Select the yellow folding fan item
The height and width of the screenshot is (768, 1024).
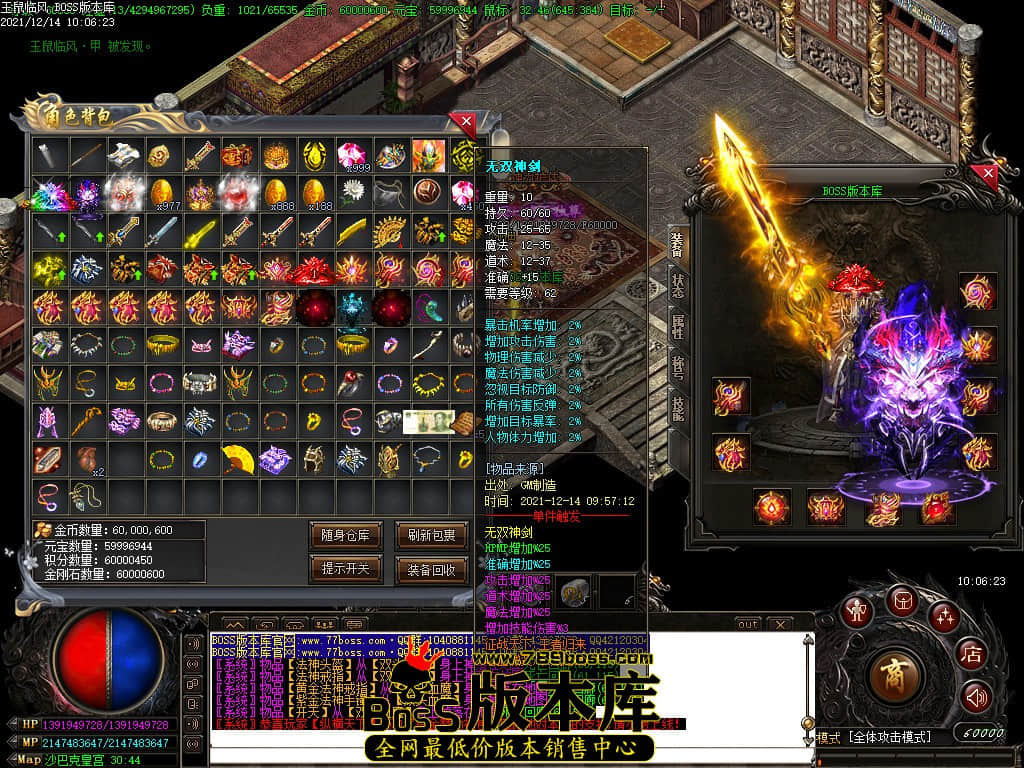coord(236,459)
